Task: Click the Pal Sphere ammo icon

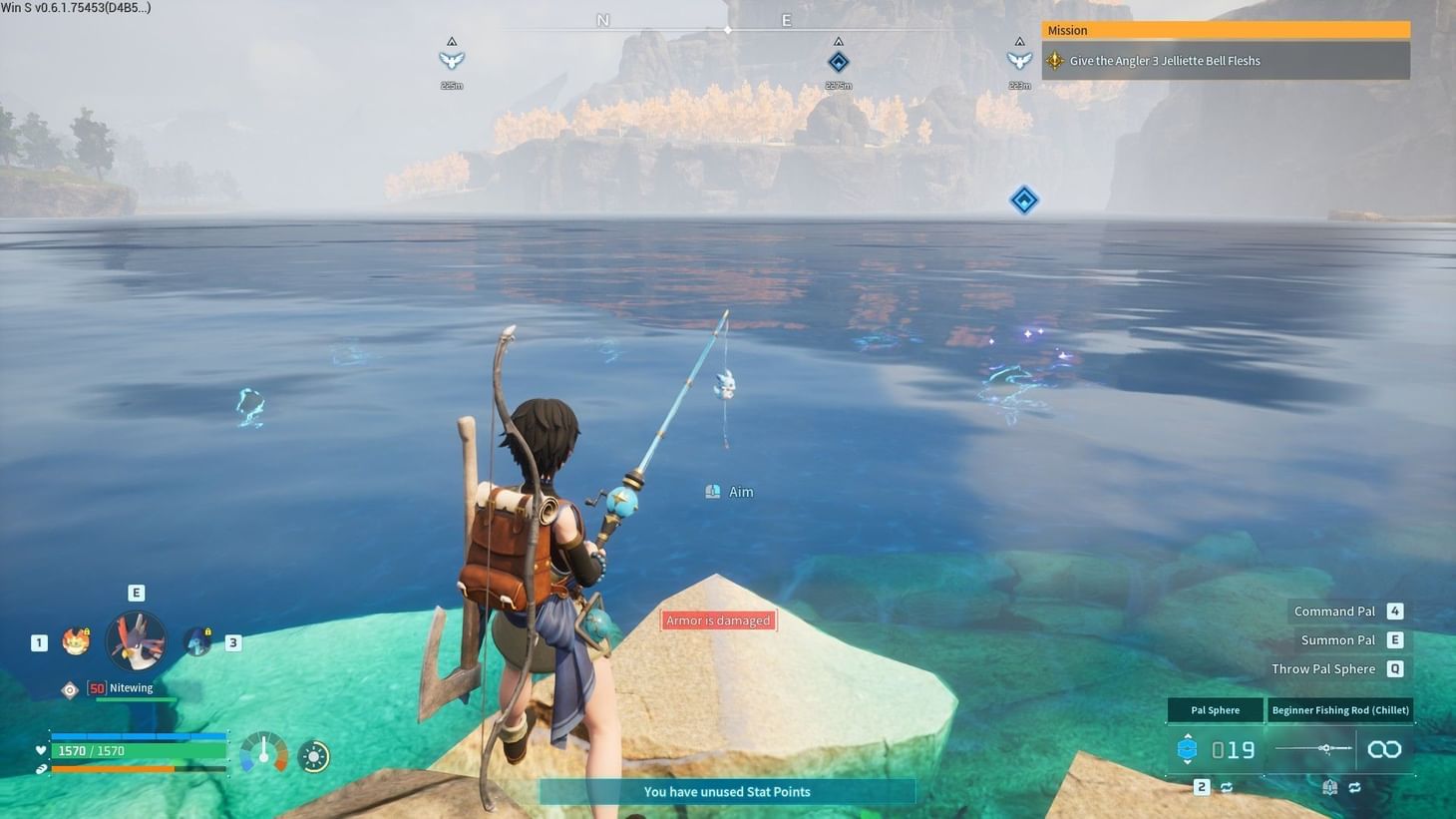Action: (1188, 748)
